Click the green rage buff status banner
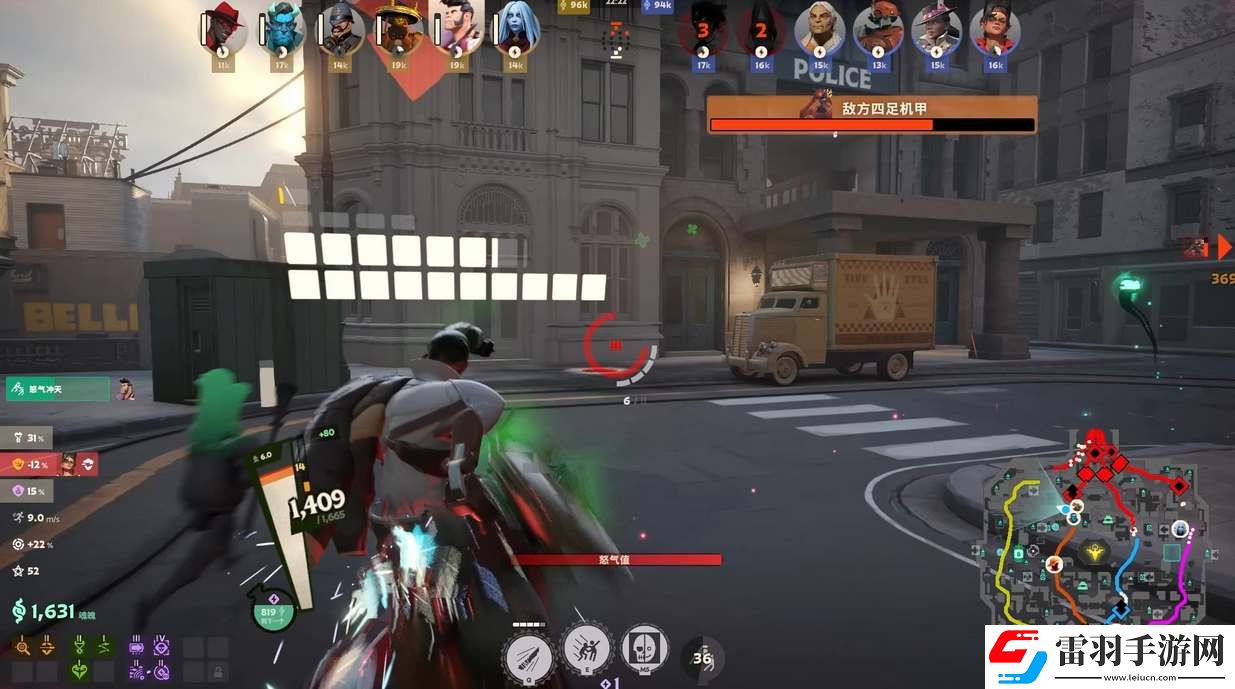Screen dimensions: 1235x689 click(x=57, y=389)
